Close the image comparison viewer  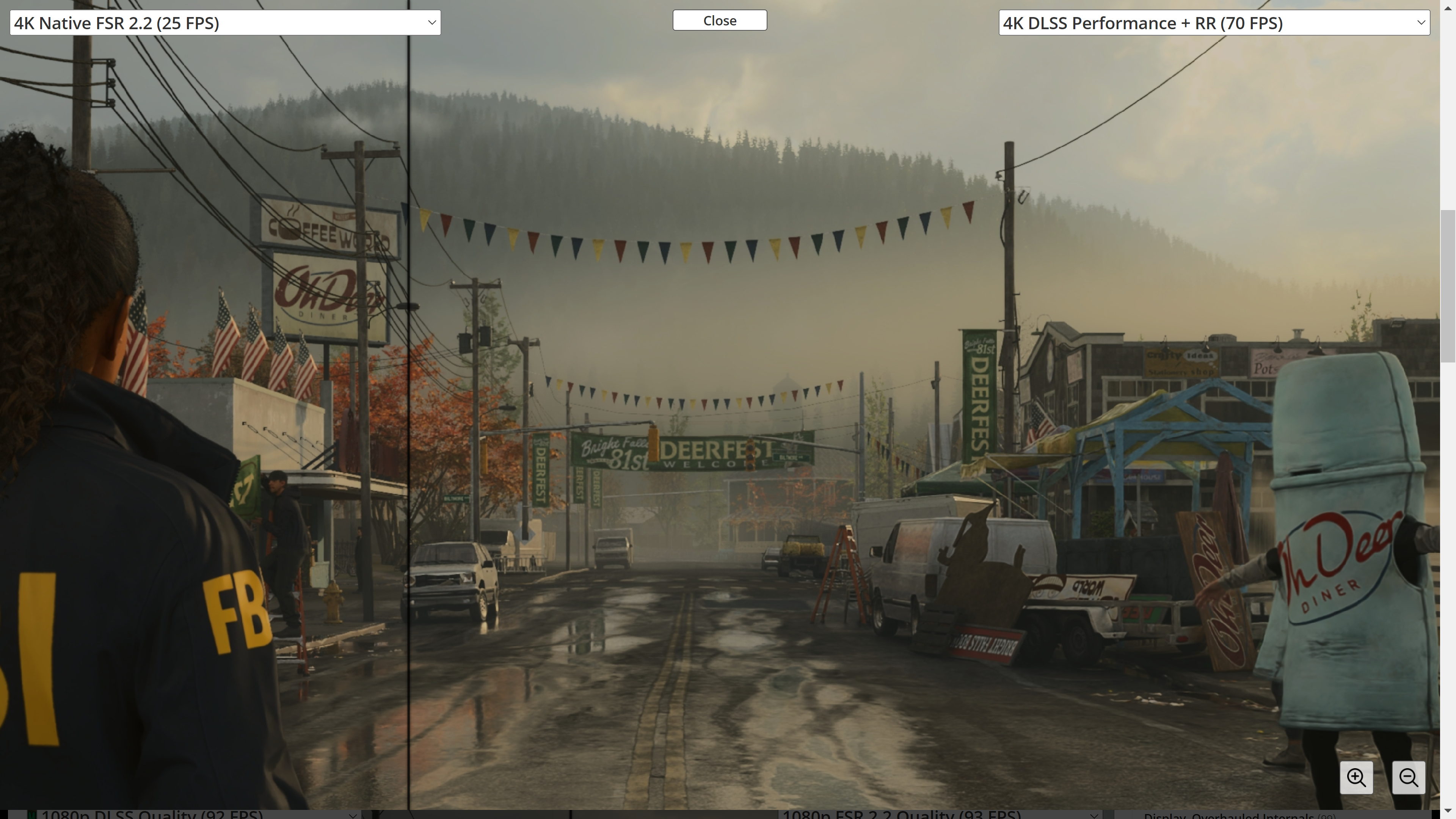click(720, 20)
